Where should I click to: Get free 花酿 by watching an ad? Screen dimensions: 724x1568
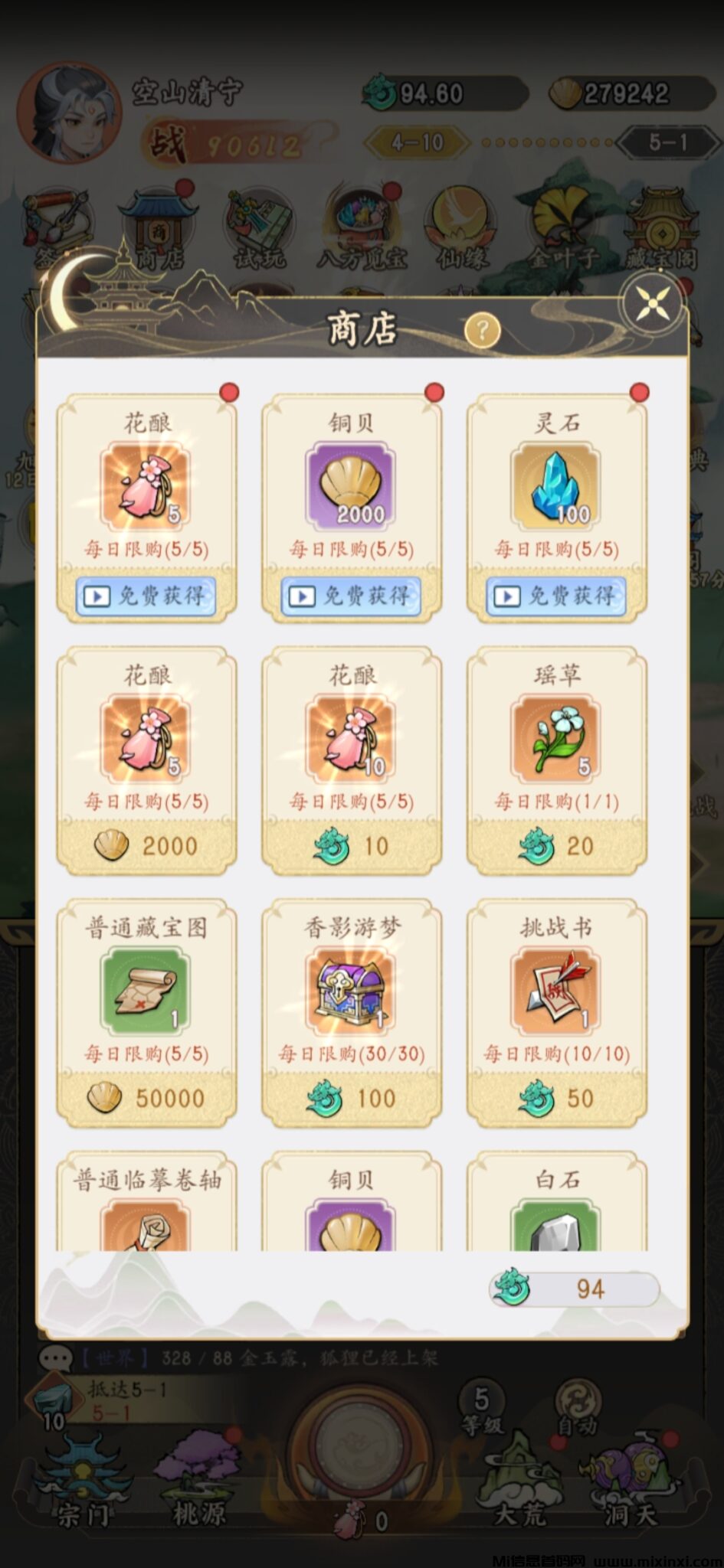[146, 596]
